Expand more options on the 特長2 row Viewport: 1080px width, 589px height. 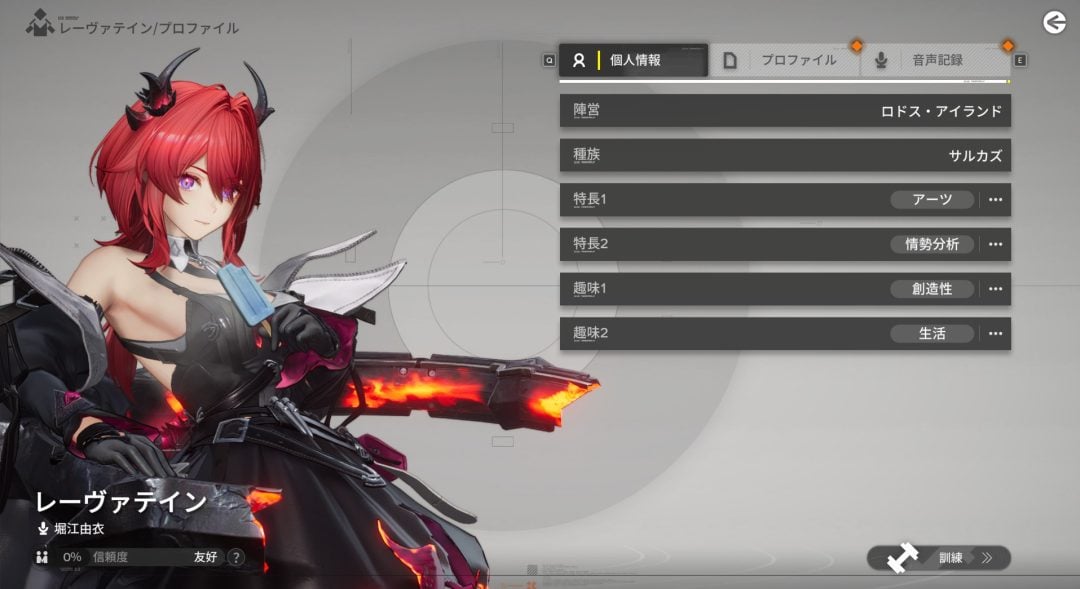pyautogui.click(x=995, y=244)
